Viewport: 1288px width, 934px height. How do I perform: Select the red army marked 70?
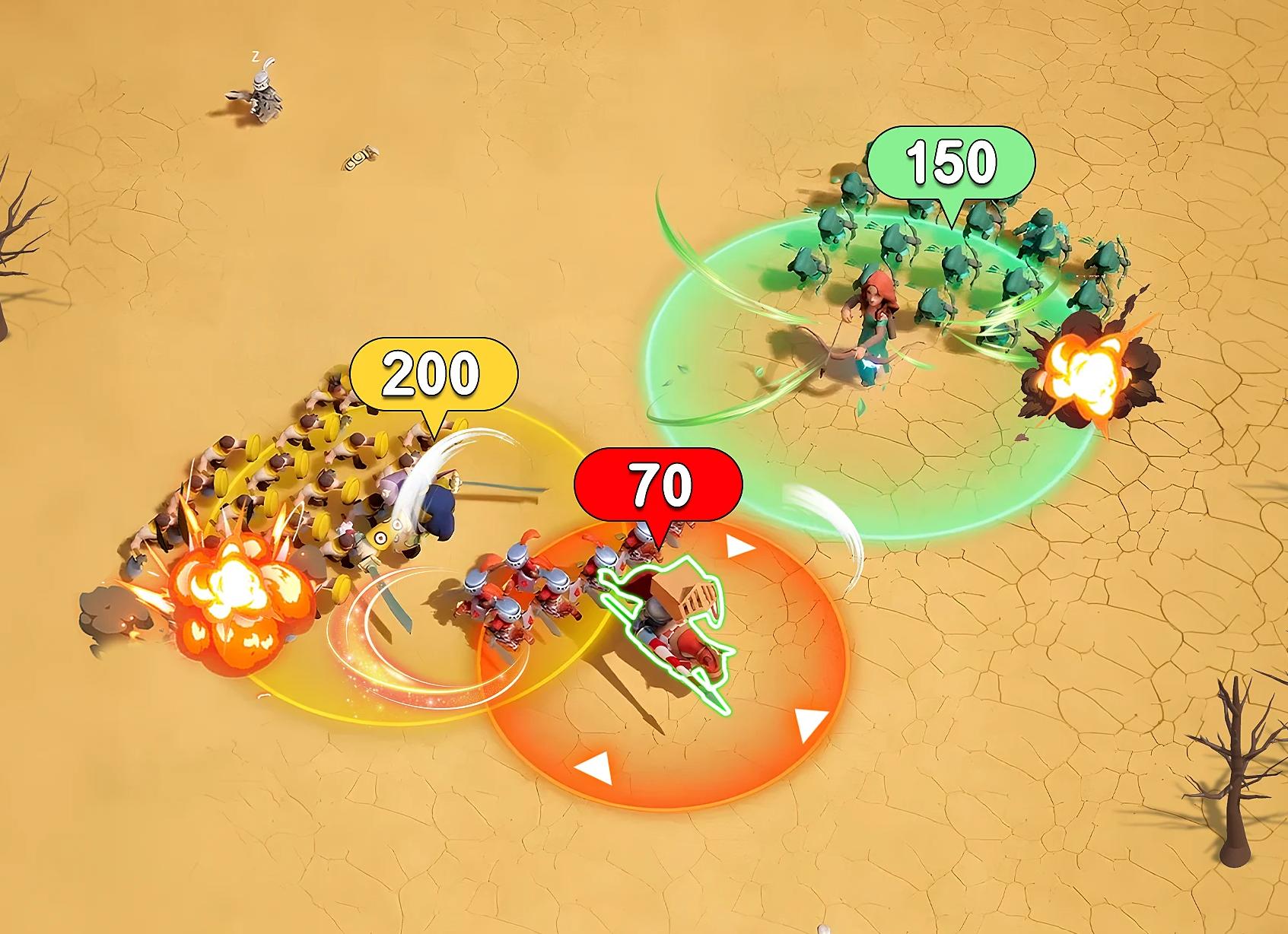click(x=658, y=485)
